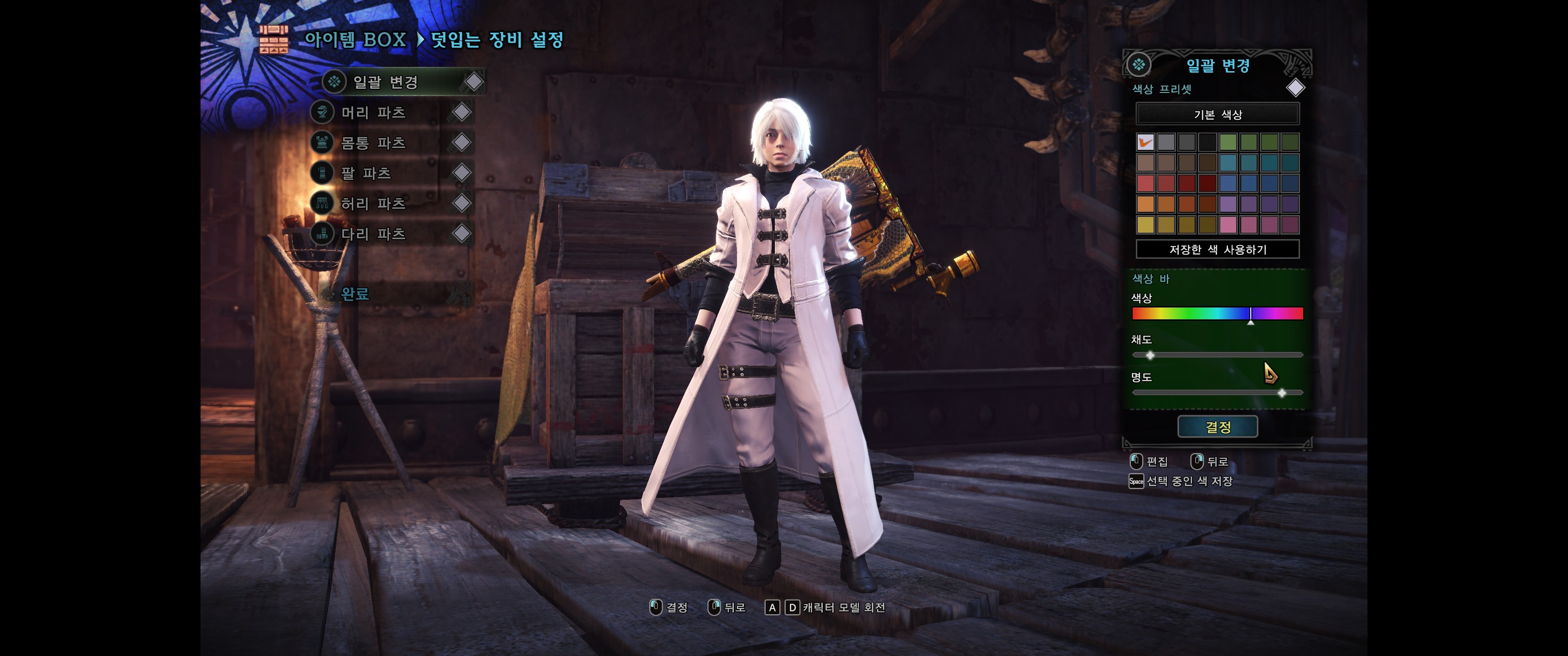Pick the checkmarked white color swatch

pyautogui.click(x=1145, y=143)
